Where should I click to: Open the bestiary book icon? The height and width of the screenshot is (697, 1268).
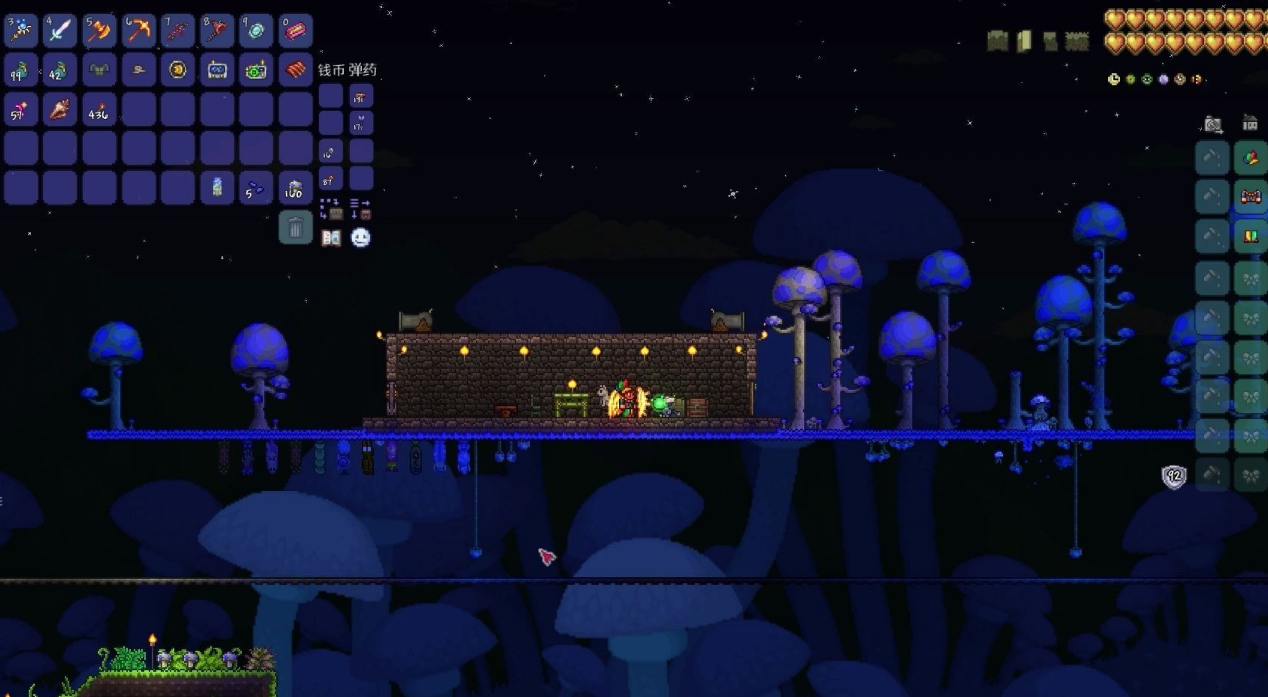(x=331, y=238)
